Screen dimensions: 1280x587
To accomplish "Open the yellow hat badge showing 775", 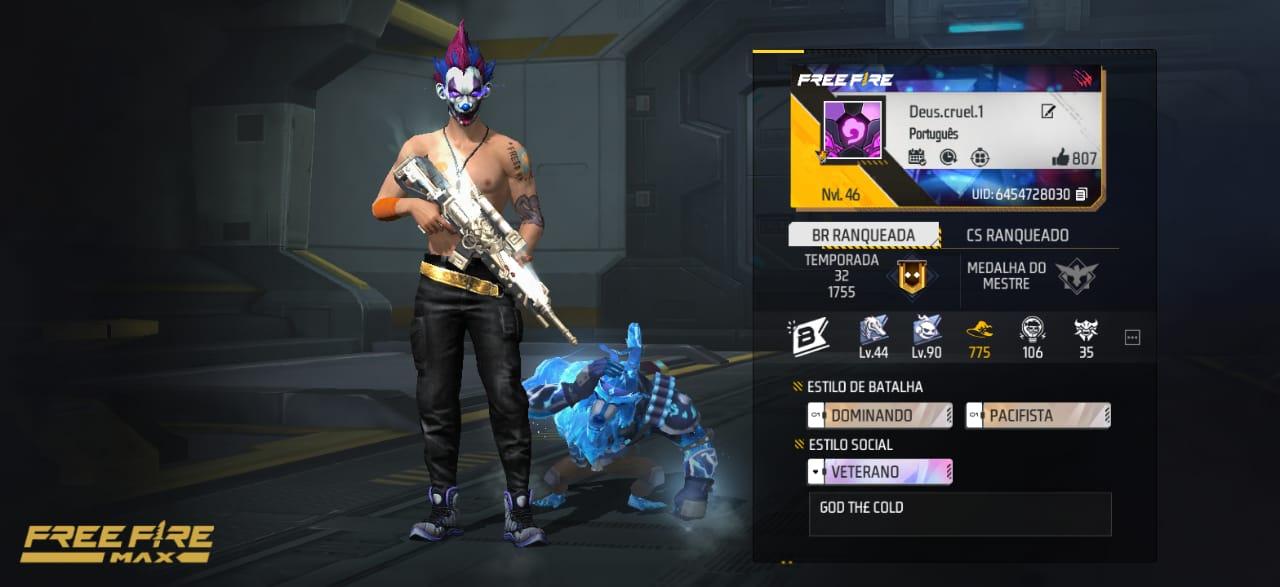I will 980,337.
